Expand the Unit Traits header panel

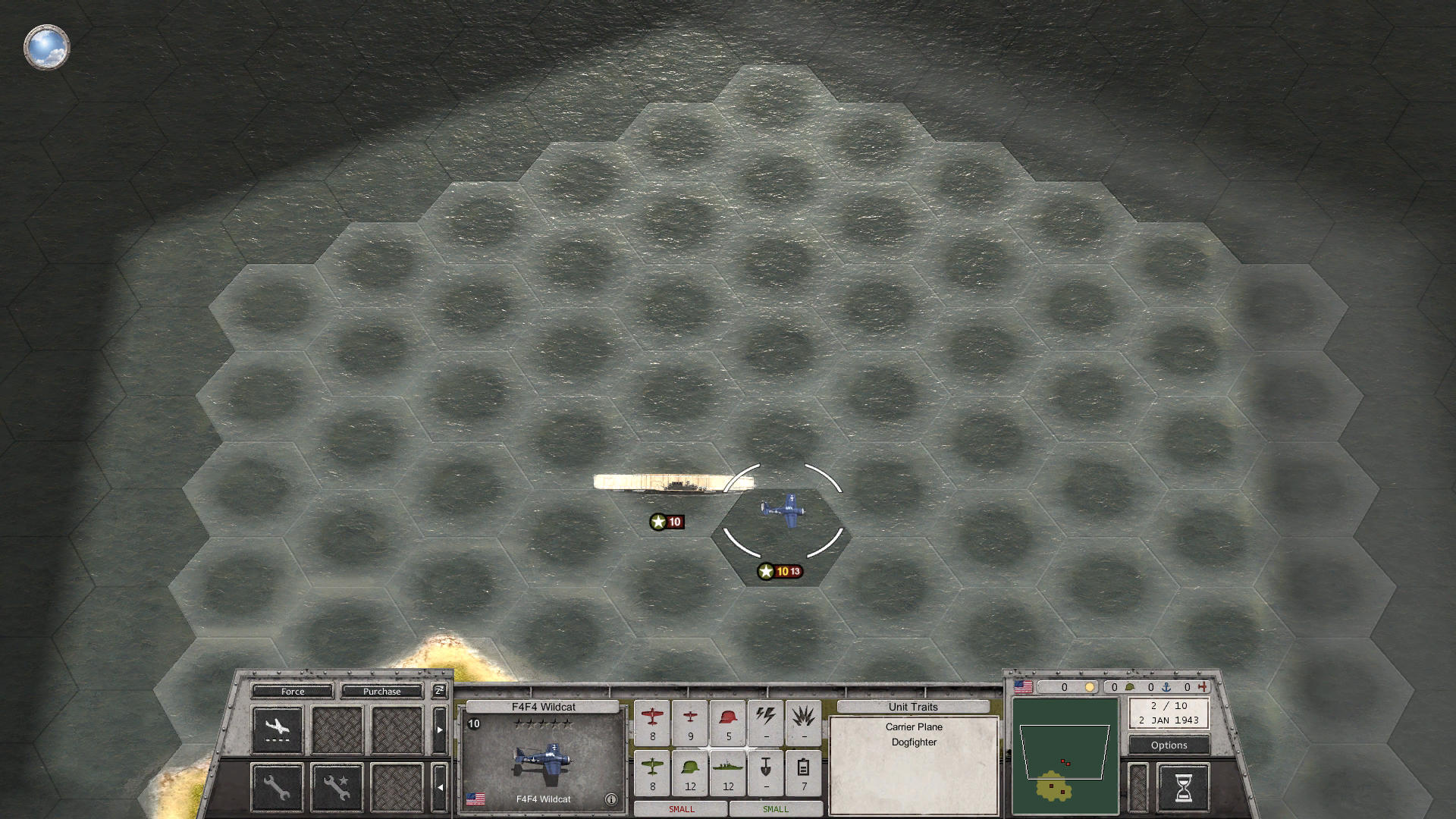pyautogui.click(x=913, y=707)
